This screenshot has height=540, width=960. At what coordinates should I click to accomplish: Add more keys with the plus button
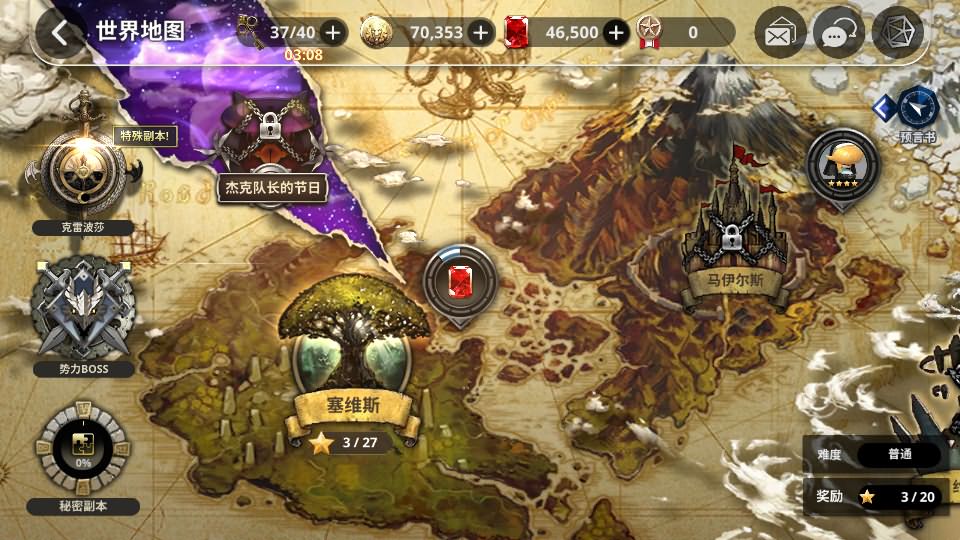point(333,33)
